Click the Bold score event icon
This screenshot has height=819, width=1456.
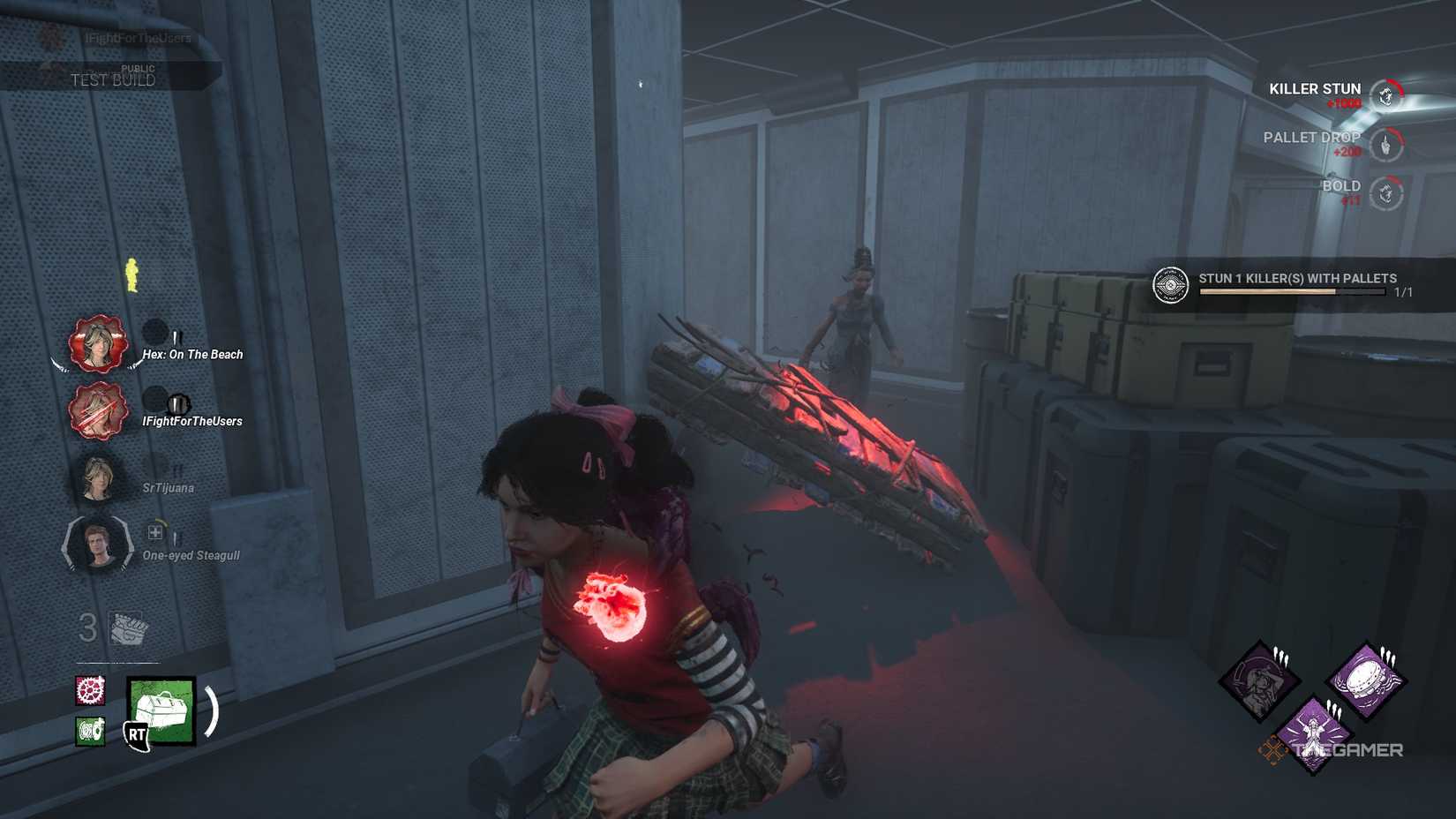click(x=1385, y=192)
